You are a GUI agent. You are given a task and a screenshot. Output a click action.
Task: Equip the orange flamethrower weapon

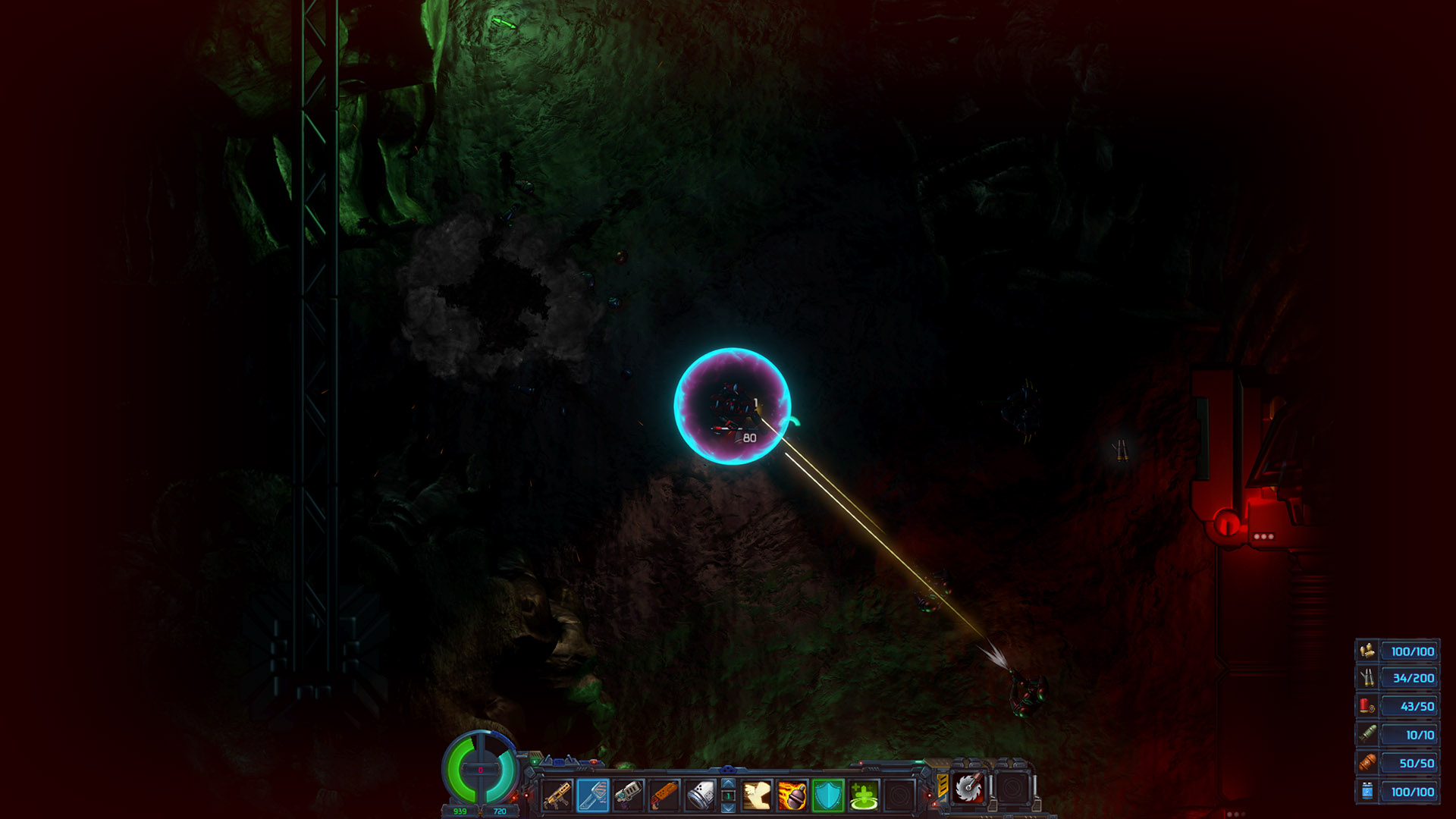(x=664, y=794)
